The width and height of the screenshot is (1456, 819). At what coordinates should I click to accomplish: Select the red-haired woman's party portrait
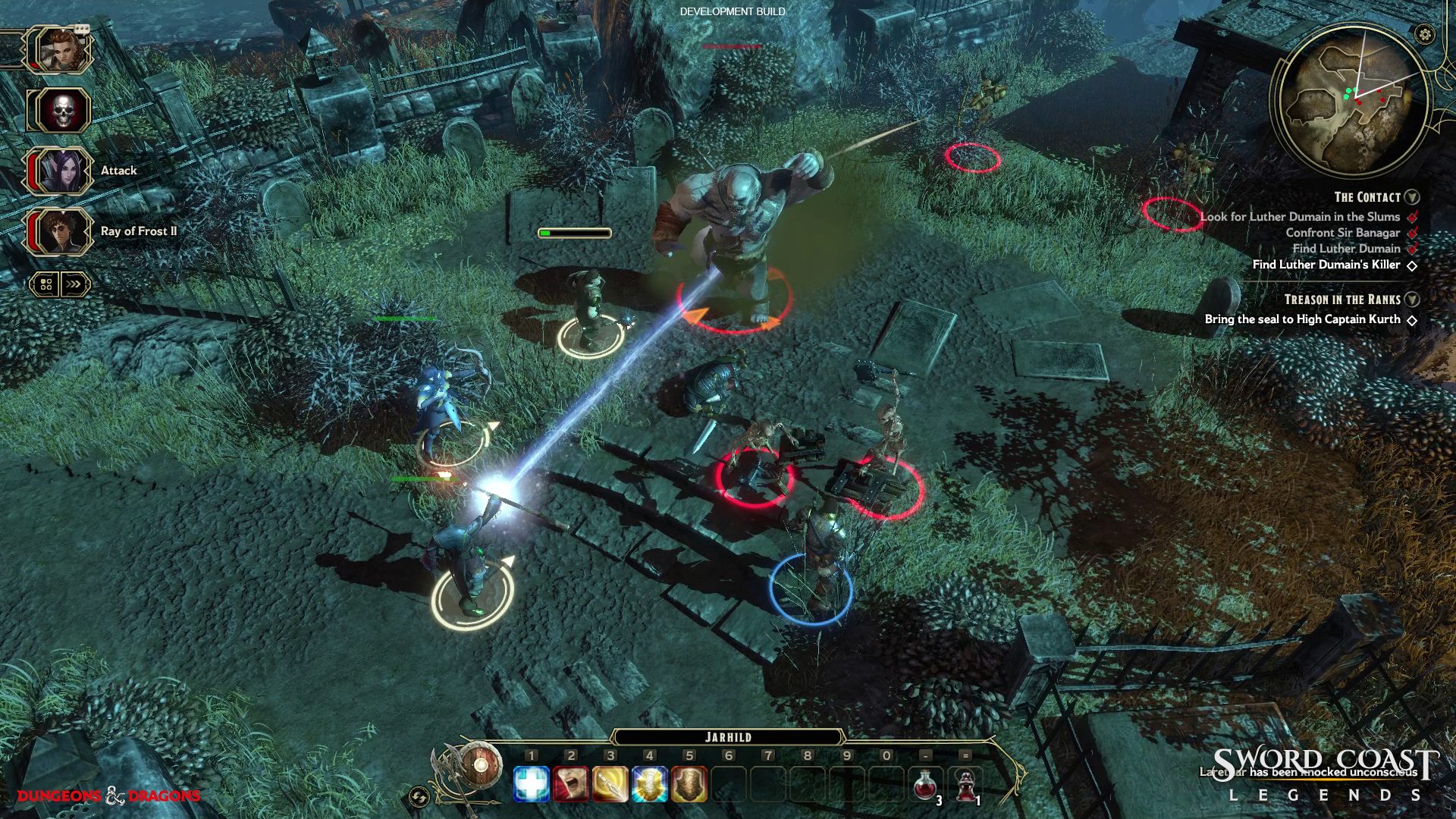pos(60,50)
